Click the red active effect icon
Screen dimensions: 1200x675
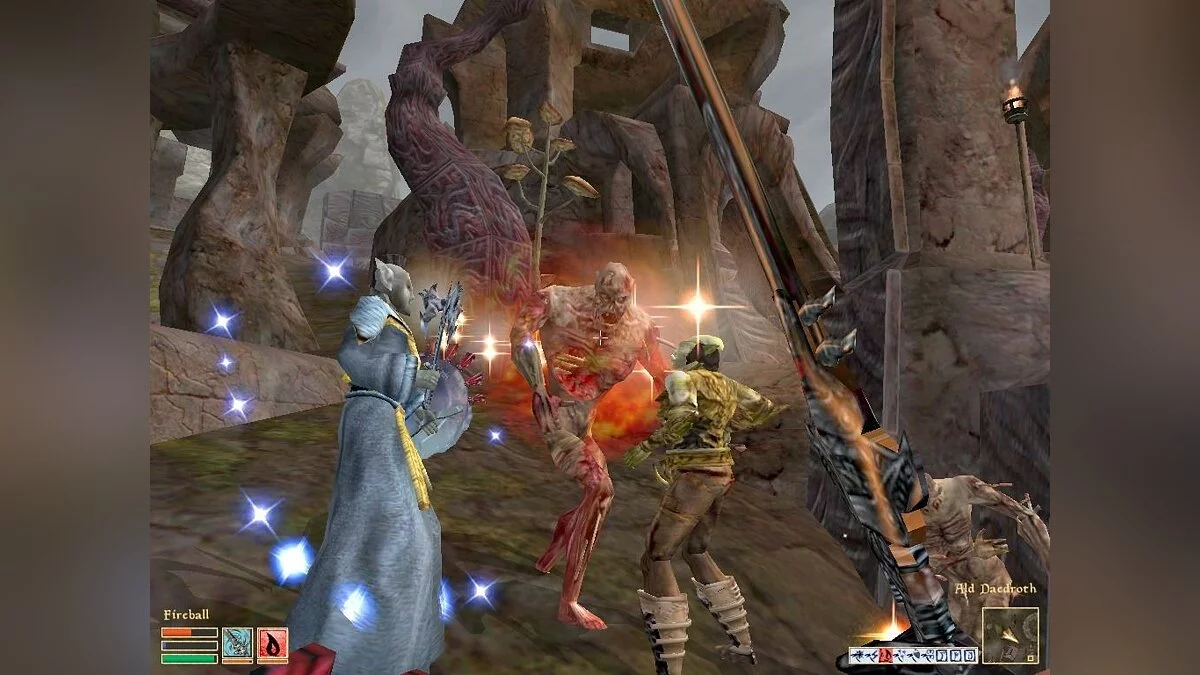tap(885, 656)
